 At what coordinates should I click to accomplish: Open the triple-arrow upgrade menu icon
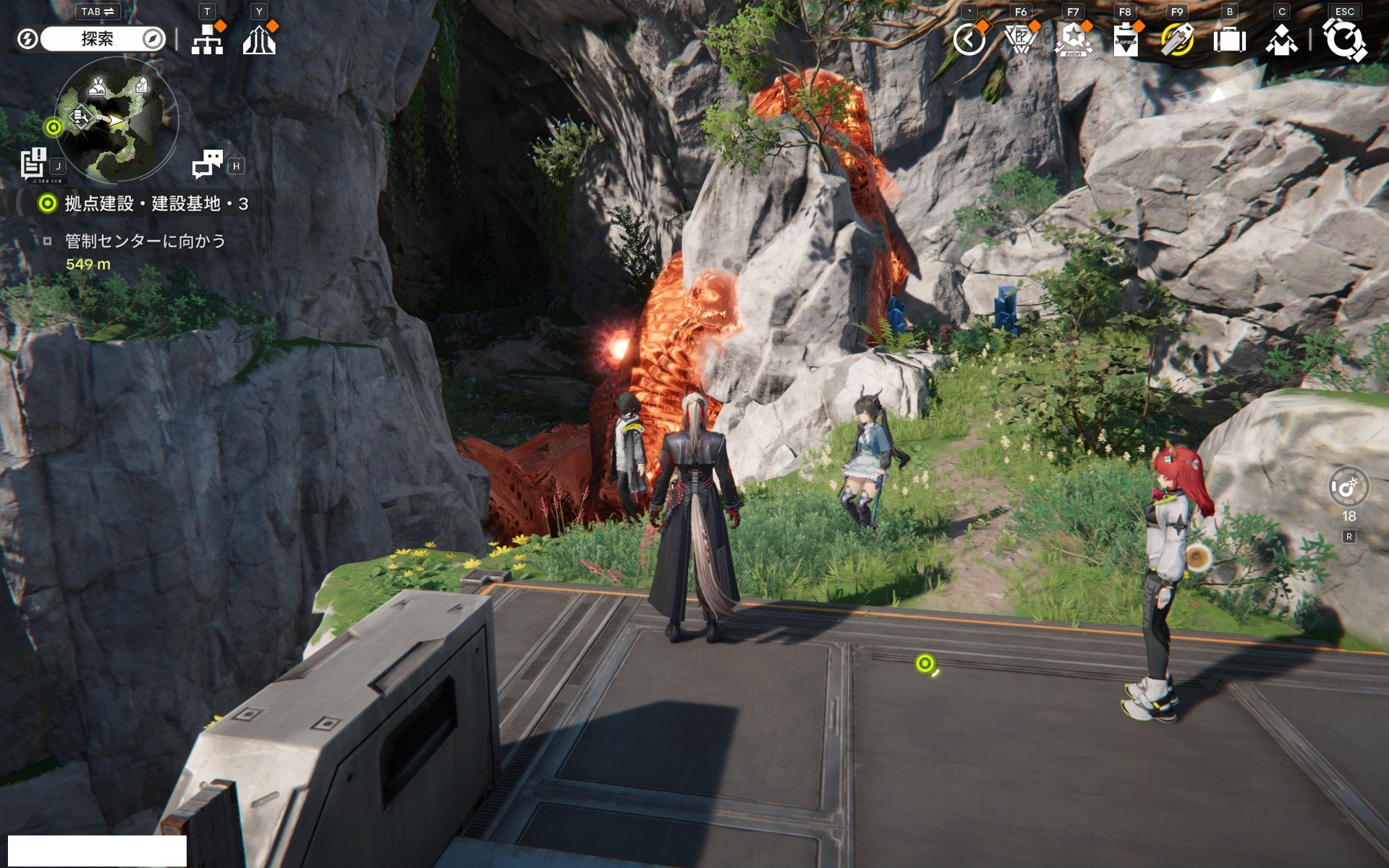259,41
